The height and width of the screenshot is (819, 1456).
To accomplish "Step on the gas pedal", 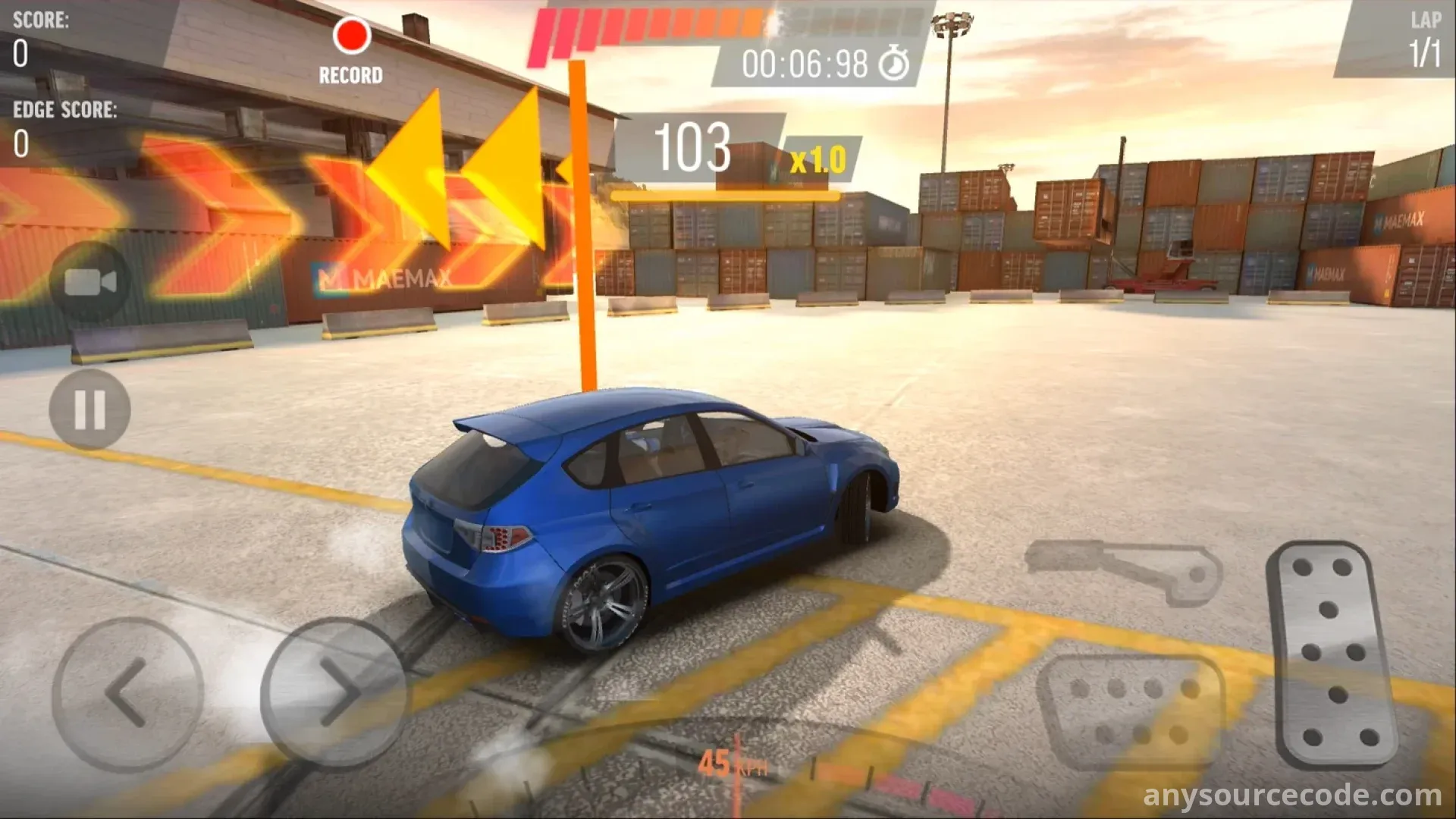I will coord(1332,652).
